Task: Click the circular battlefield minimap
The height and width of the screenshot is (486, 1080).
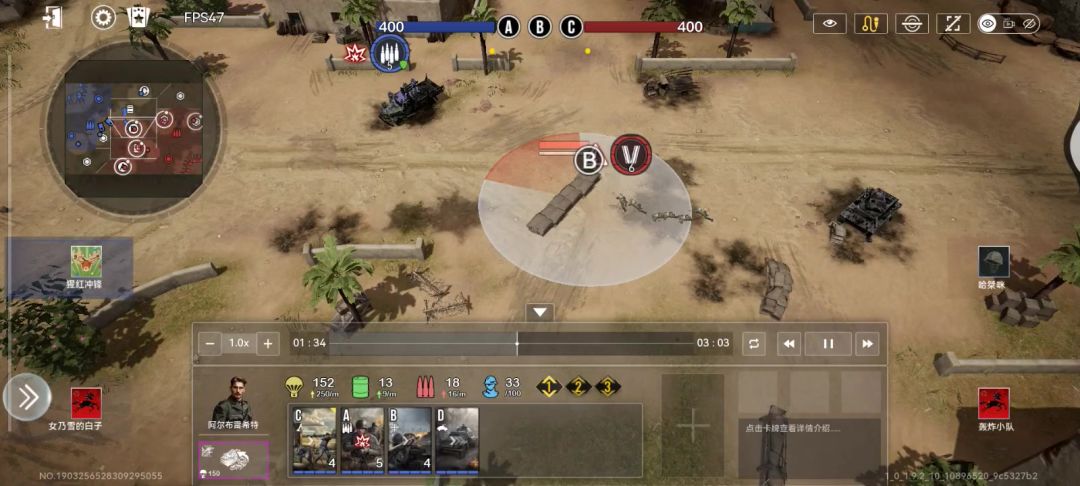Action: point(133,127)
